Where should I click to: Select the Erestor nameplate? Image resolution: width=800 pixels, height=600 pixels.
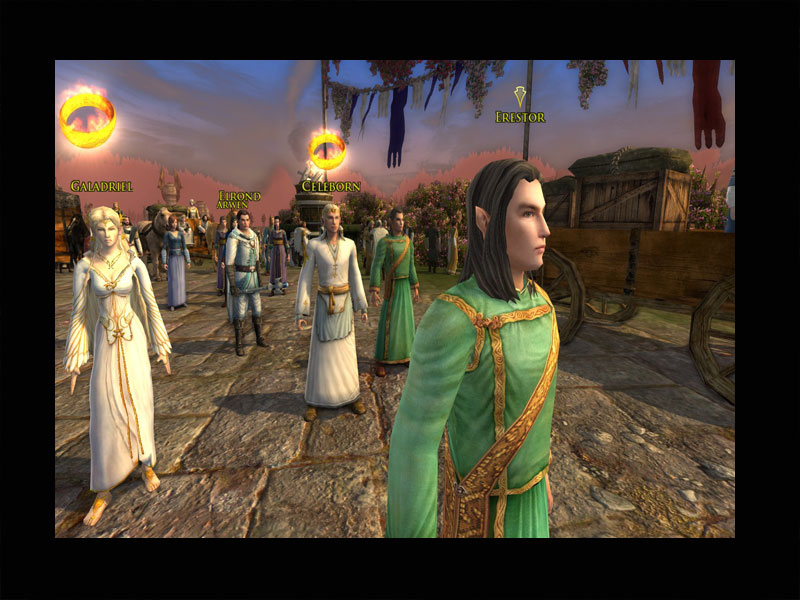tap(520, 117)
